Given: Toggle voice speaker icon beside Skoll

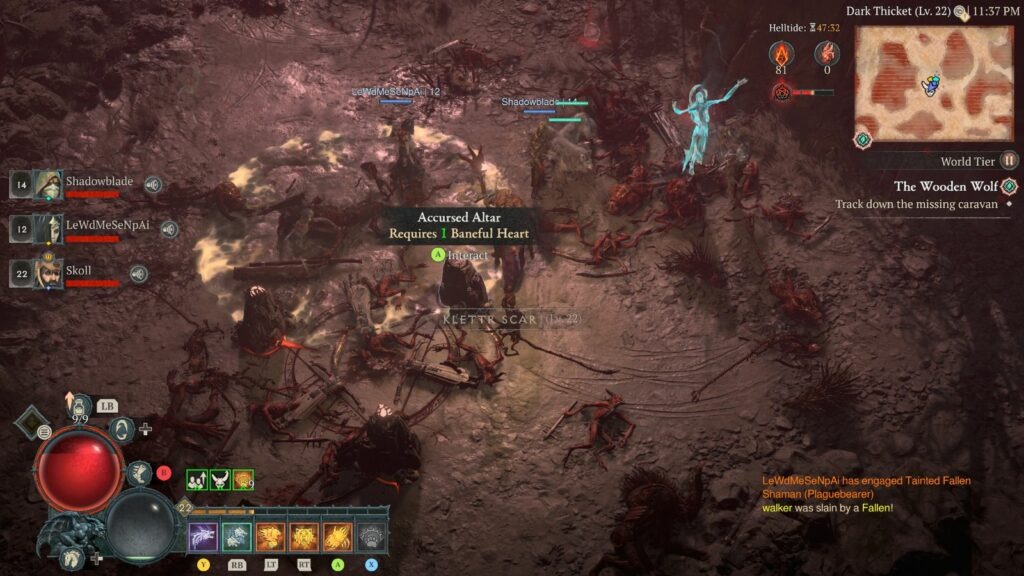Looking at the screenshot, I should (139, 273).
